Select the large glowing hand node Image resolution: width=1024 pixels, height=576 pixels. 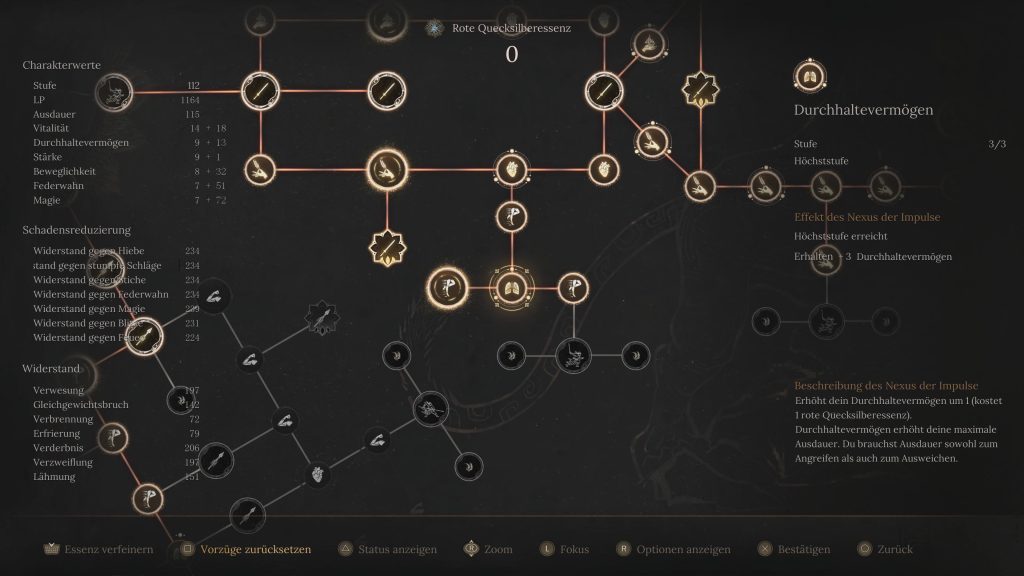[x=387, y=168]
